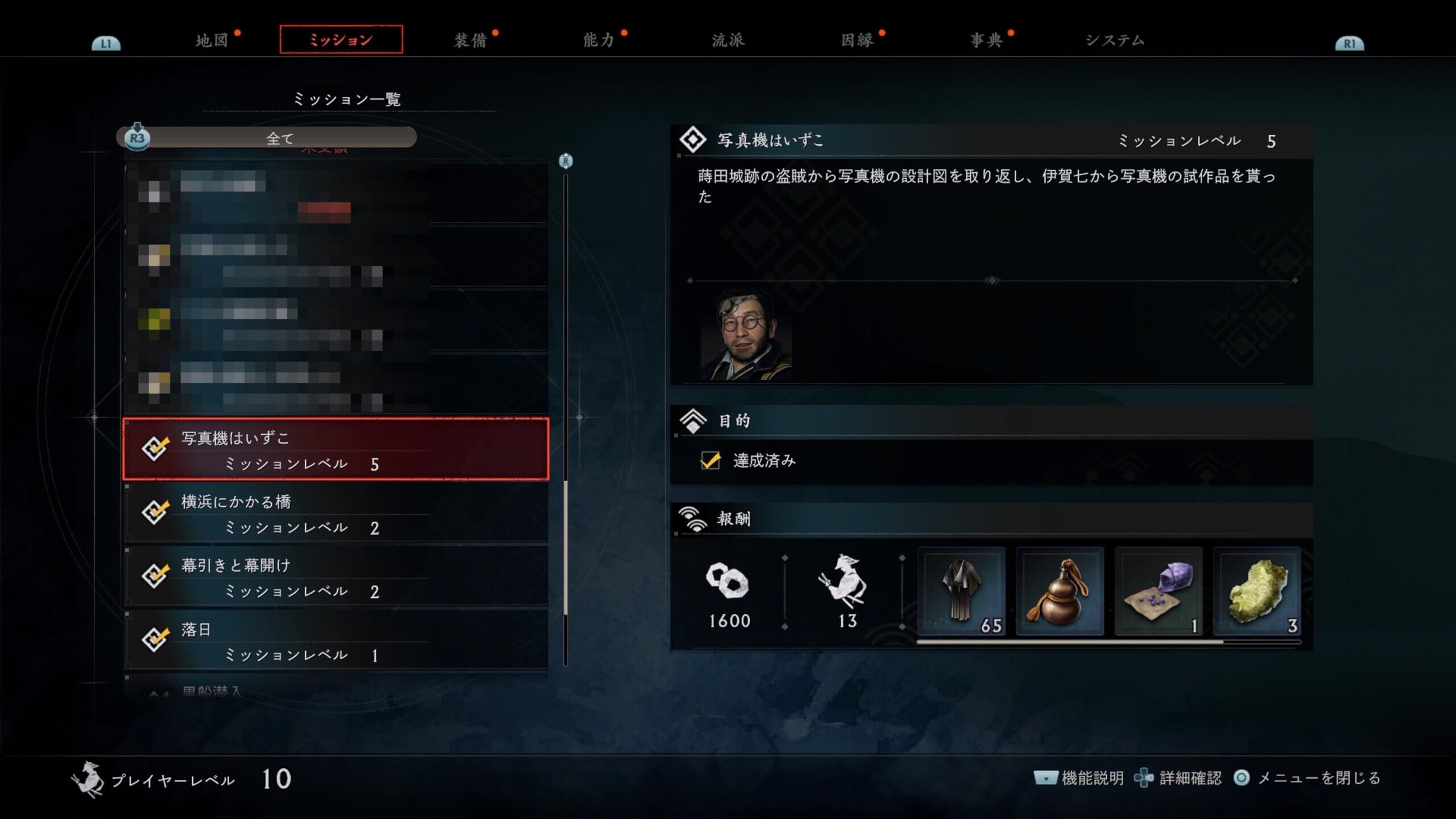Screen dimensions: 1456x819
Task: Select the black kimono reward item
Action: pos(961,591)
